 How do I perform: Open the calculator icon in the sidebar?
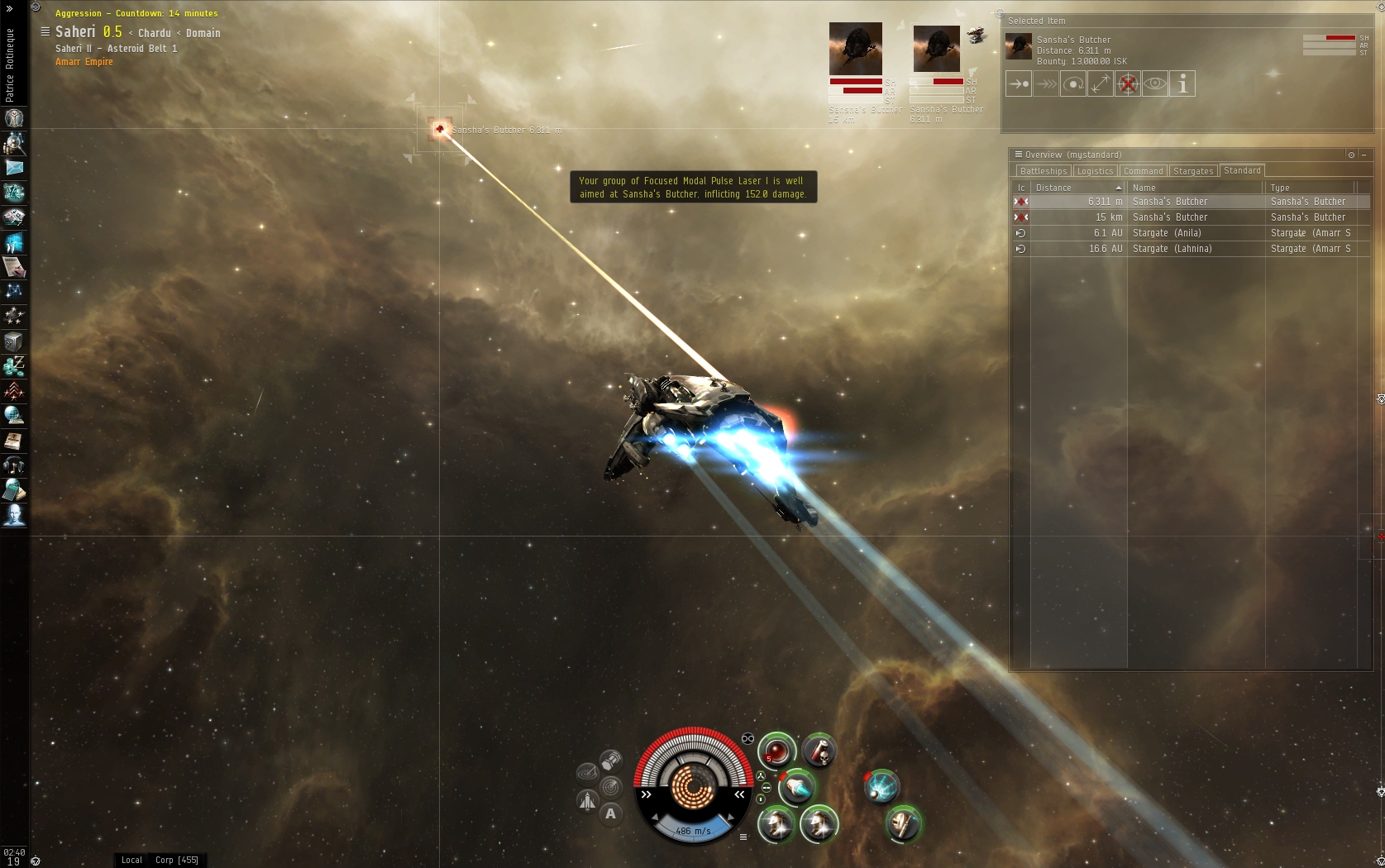(14, 491)
